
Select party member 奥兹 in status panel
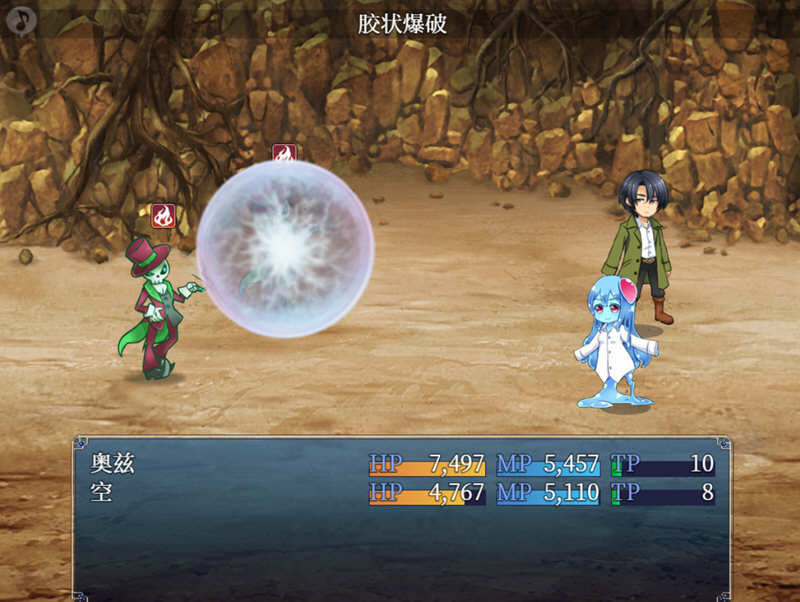pos(113,464)
